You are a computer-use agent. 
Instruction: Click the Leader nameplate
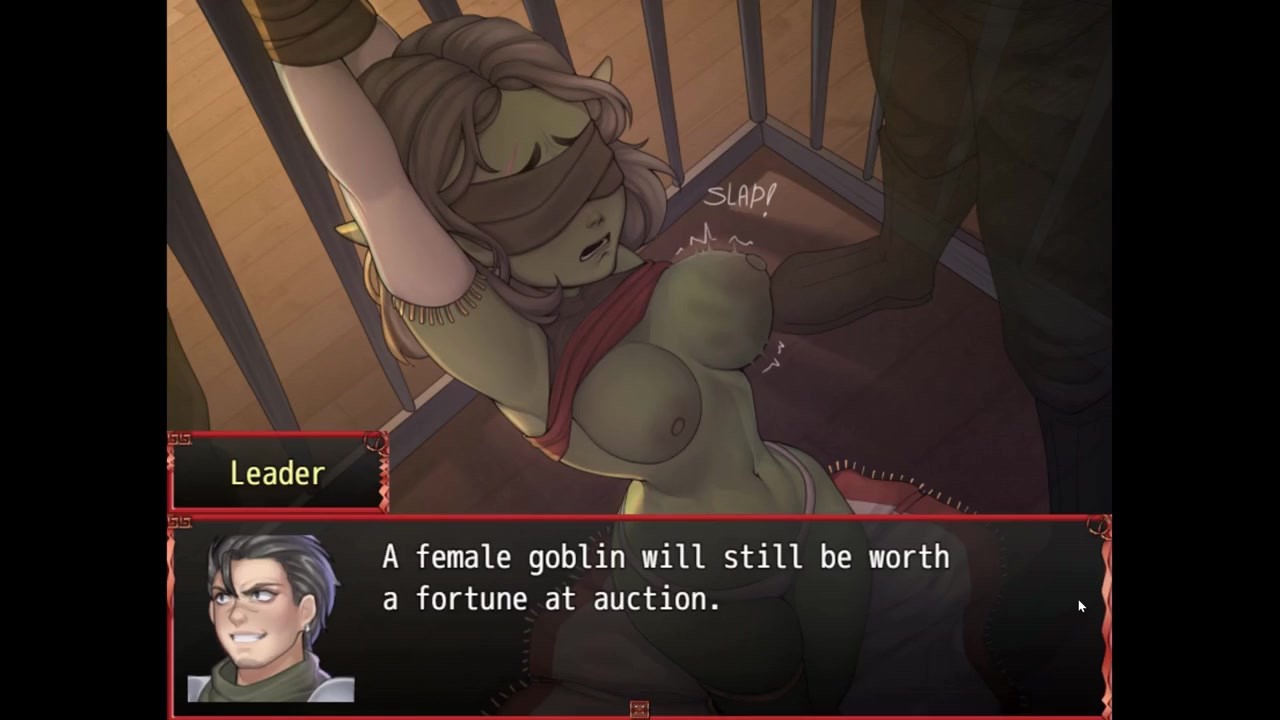(x=277, y=472)
